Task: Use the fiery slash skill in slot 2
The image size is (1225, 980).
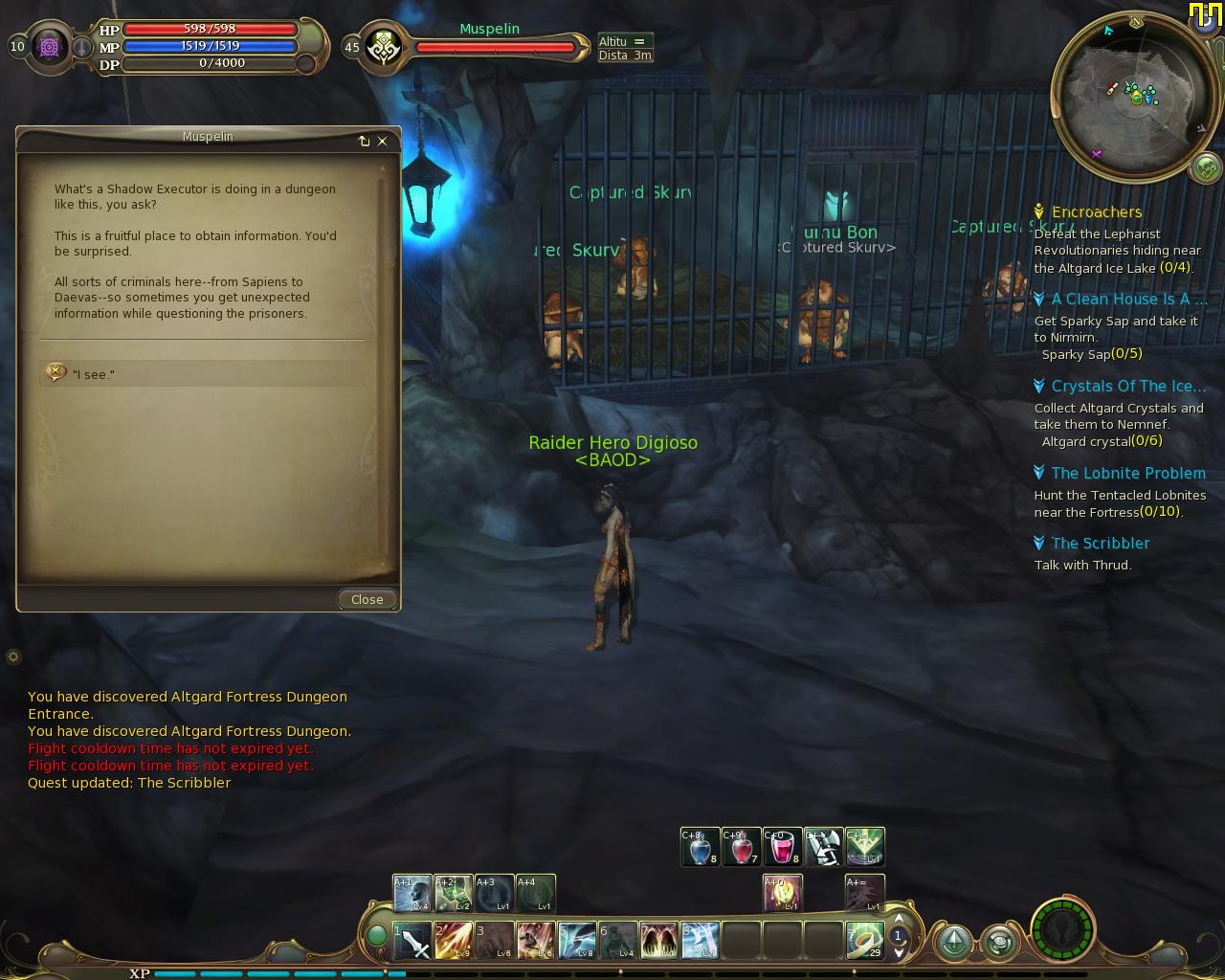Action: tap(454, 941)
